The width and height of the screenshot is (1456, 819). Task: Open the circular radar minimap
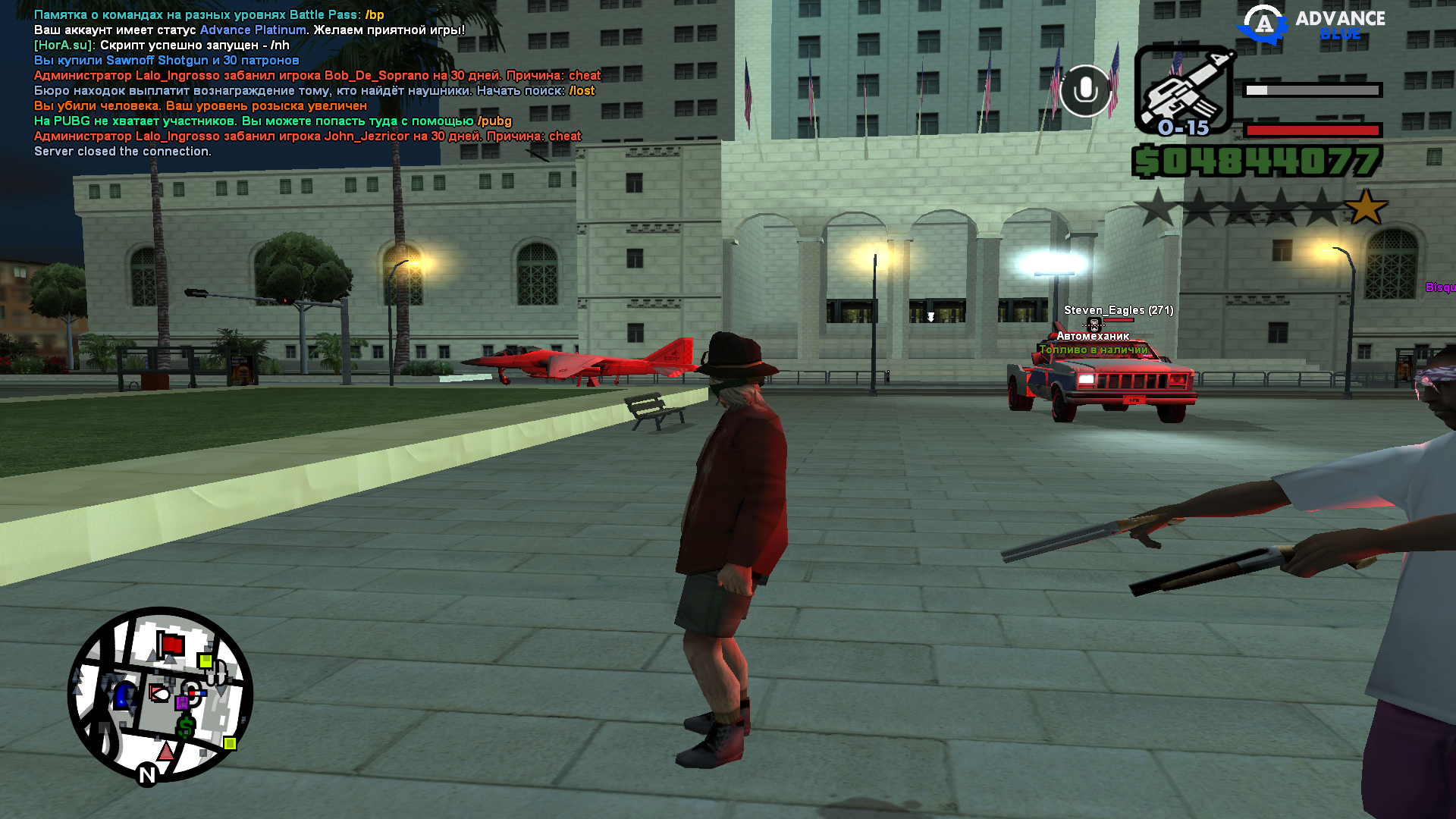pos(160,694)
